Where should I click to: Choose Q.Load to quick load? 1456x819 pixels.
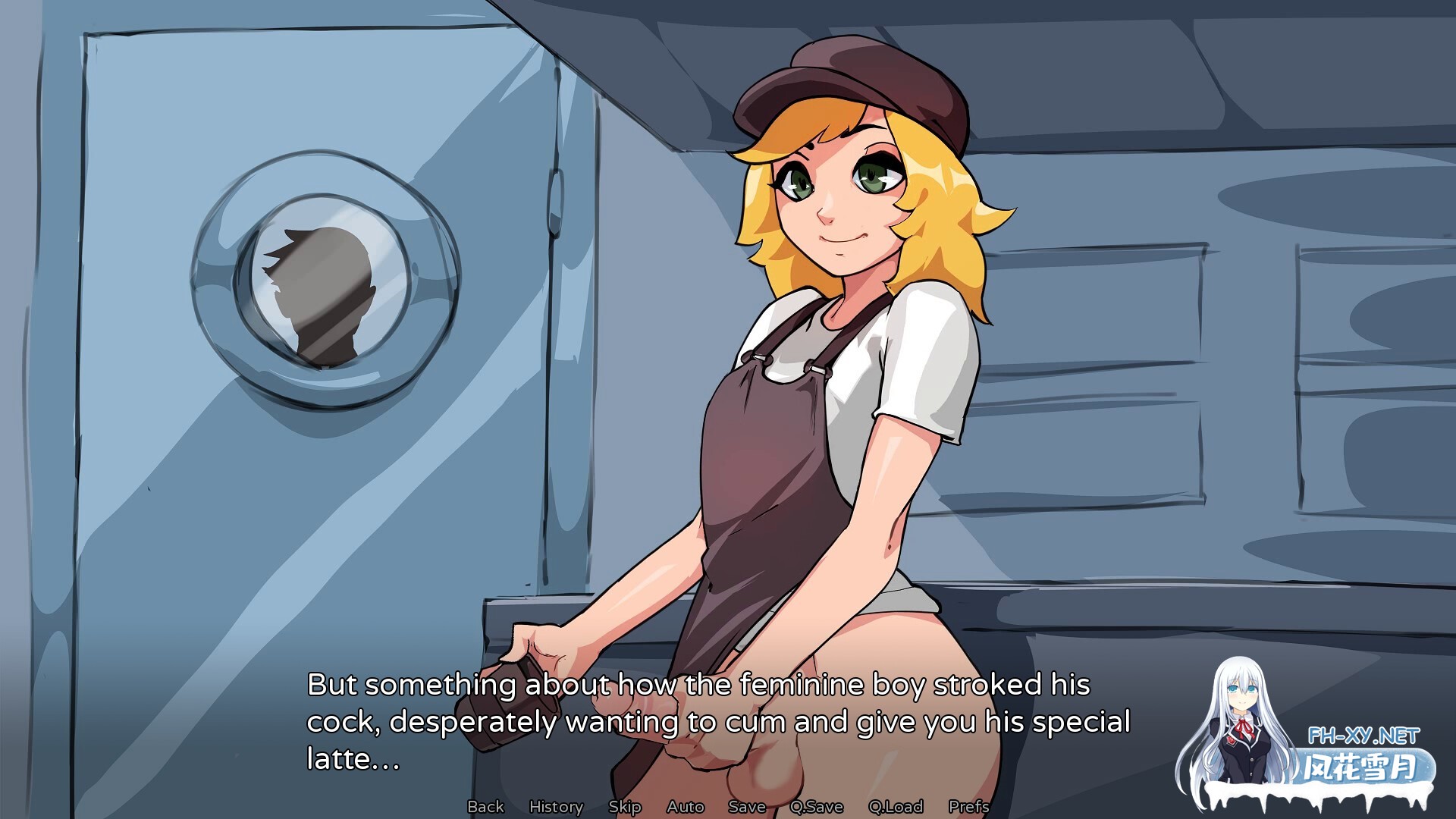tap(896, 807)
